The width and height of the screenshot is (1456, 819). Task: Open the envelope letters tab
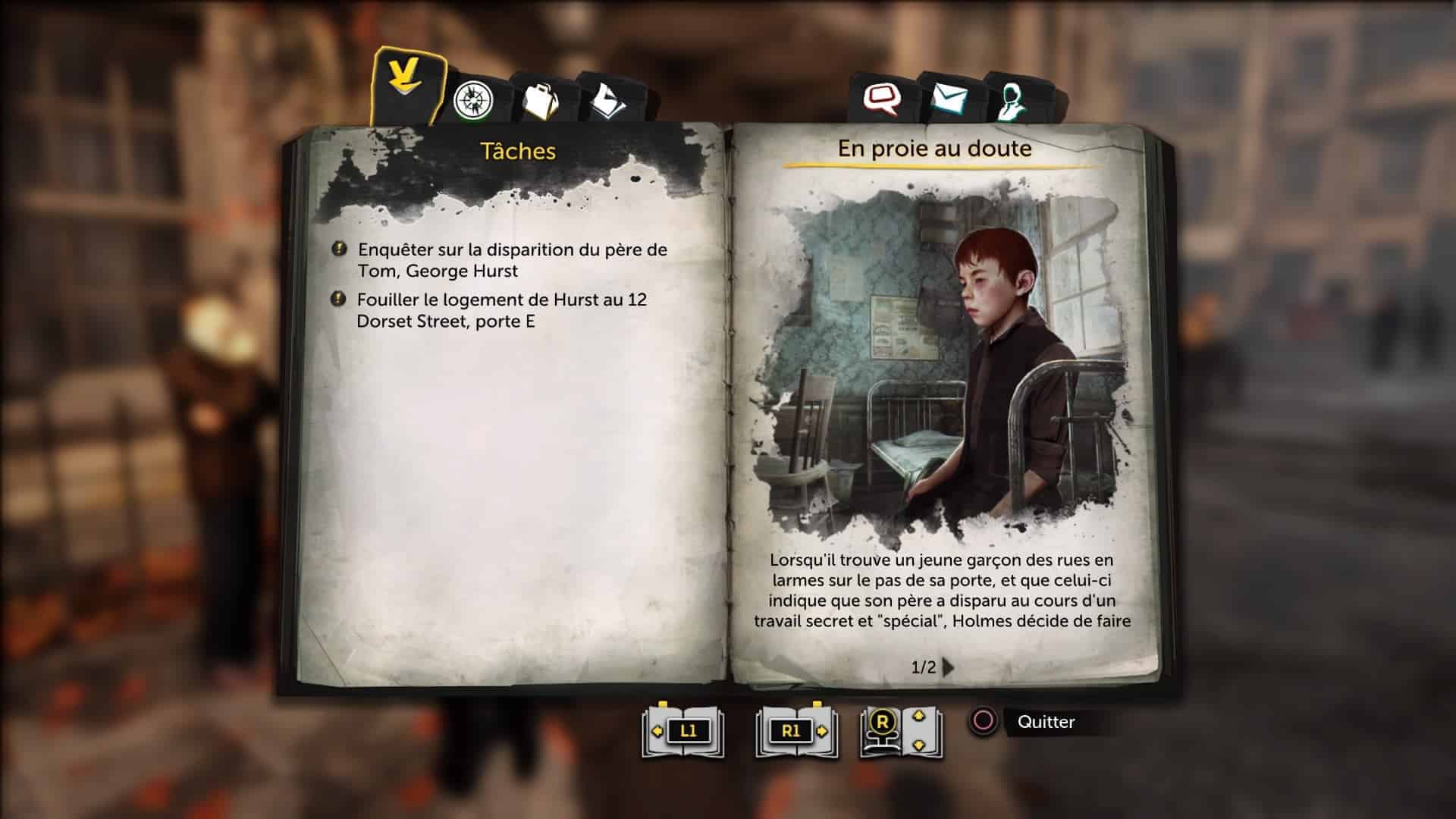click(949, 99)
